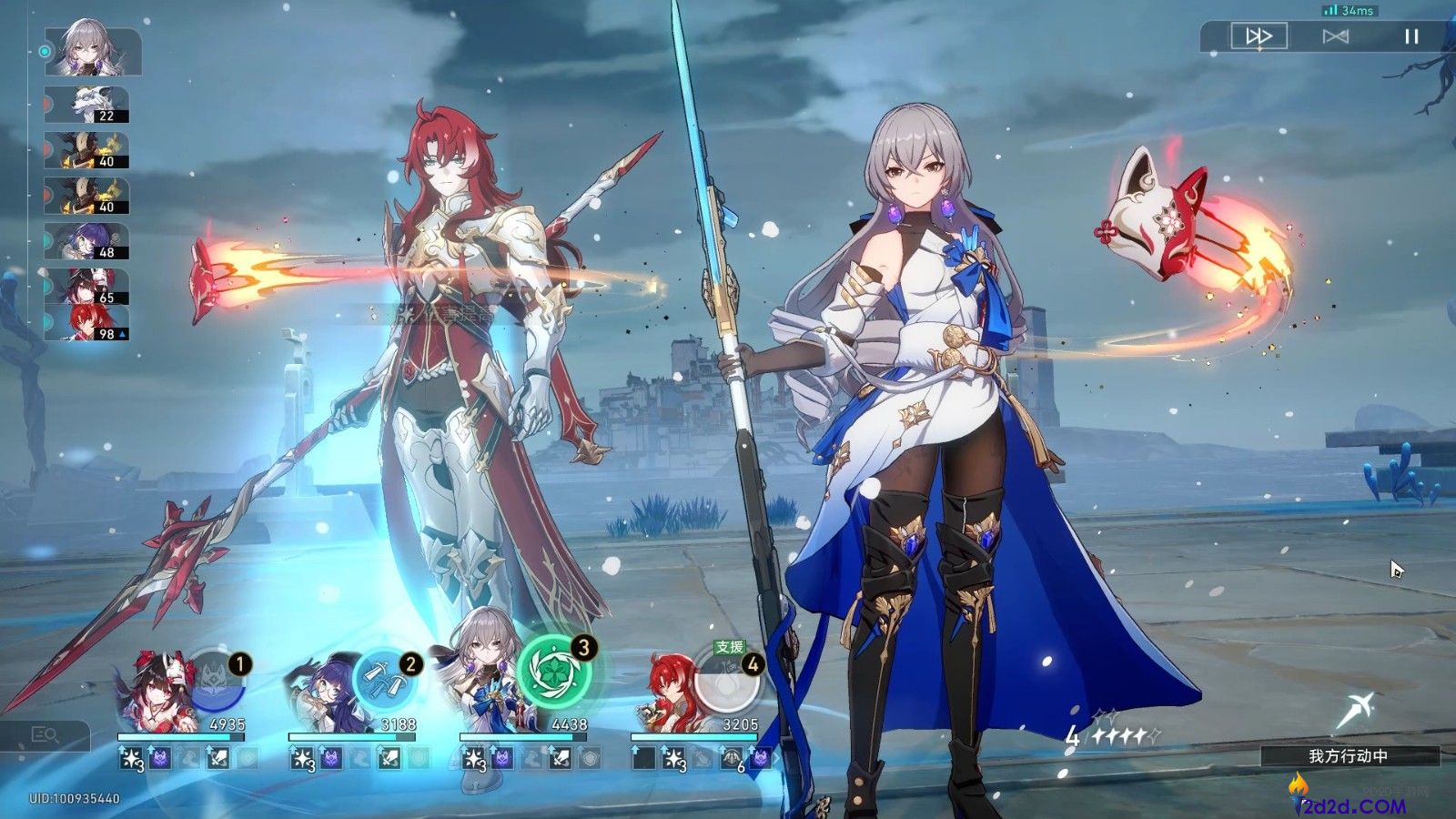The height and width of the screenshot is (819, 1456).
Task: Select the silver-haired character's current turn portrait
Action: [93, 51]
